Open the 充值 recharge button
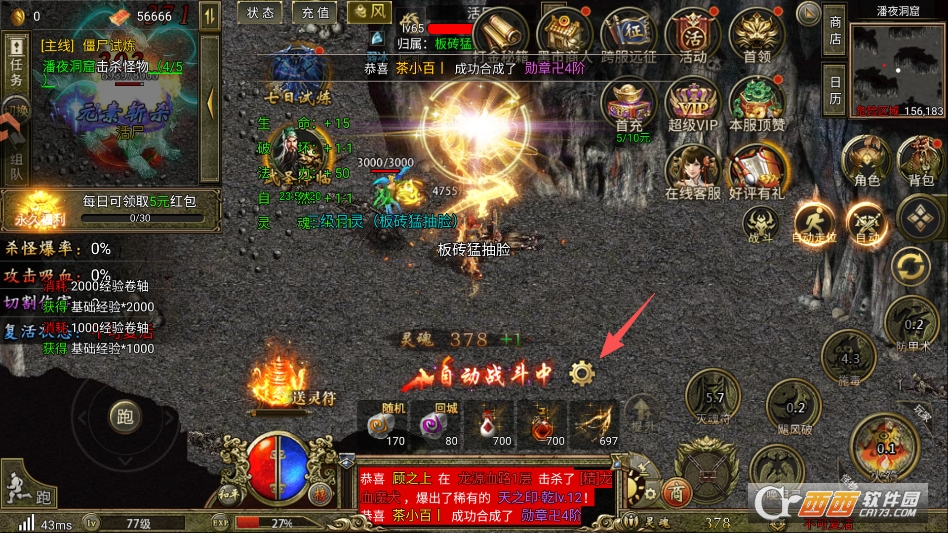The height and width of the screenshot is (533, 948). pyautogui.click(x=314, y=13)
